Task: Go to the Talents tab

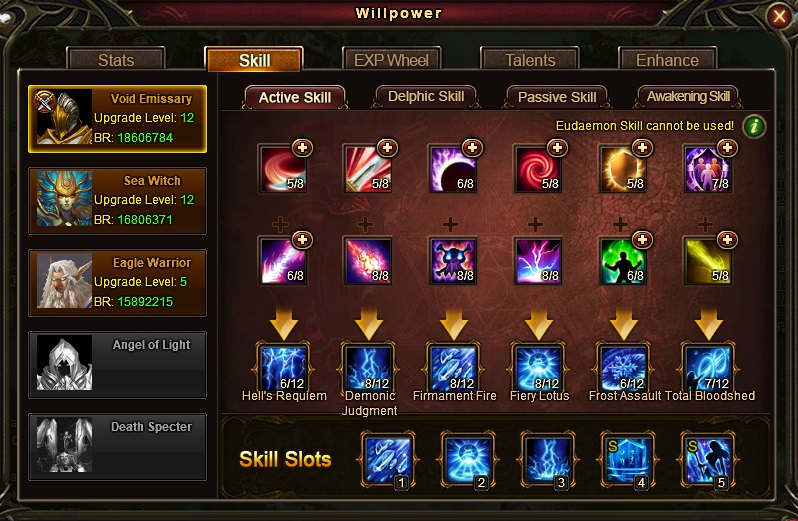Action: click(x=530, y=60)
